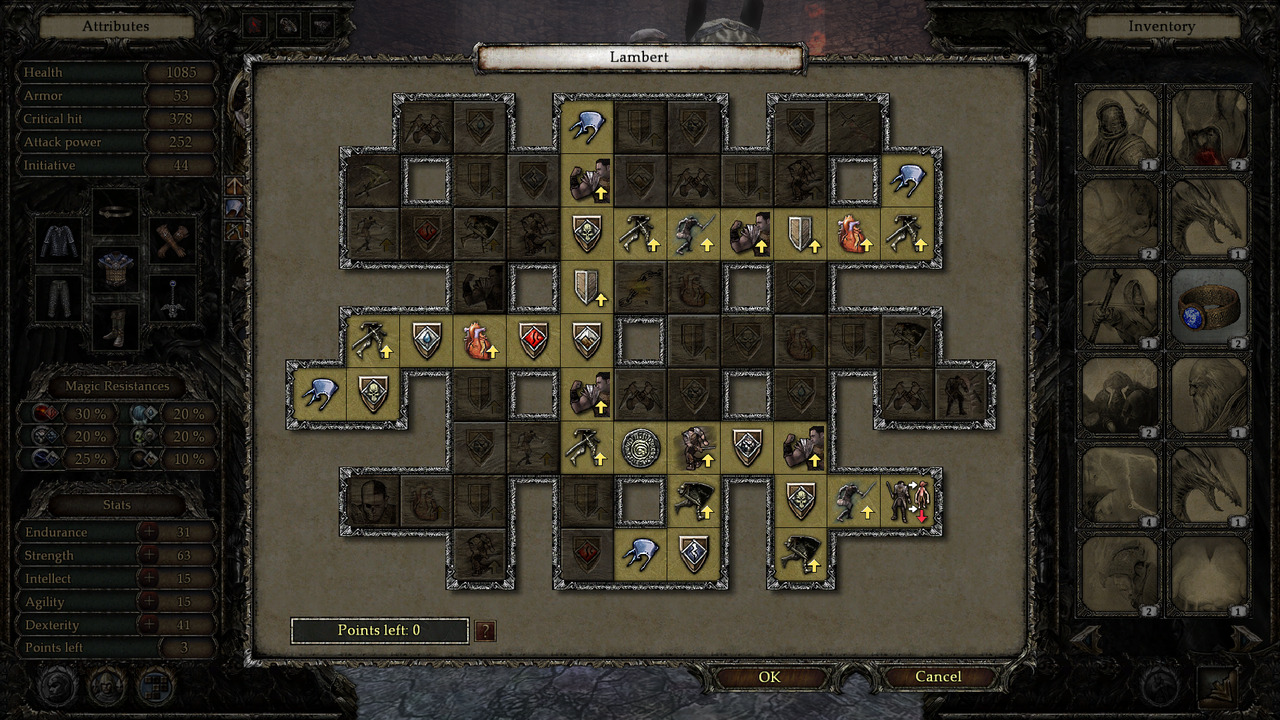Viewport: 1280px width, 720px height.
Task: Select the equipped boots slot
Action: pyautogui.click(x=115, y=327)
